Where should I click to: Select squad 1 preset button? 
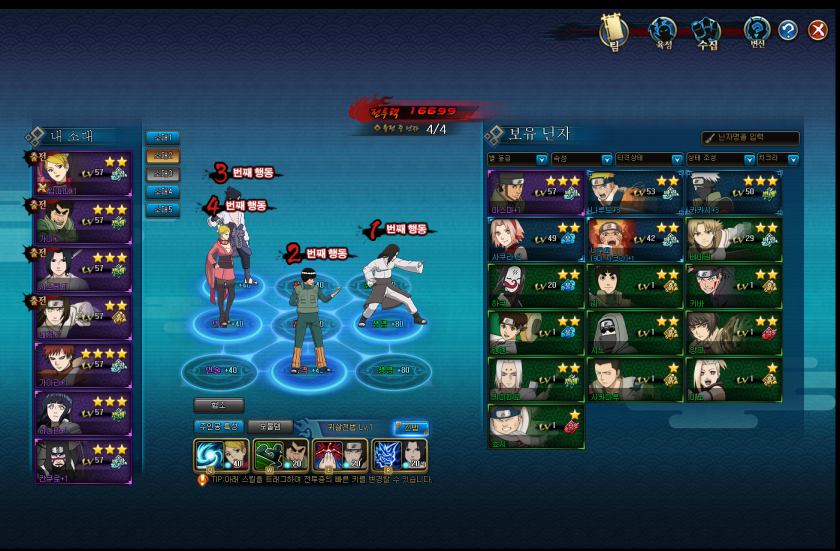[162, 137]
